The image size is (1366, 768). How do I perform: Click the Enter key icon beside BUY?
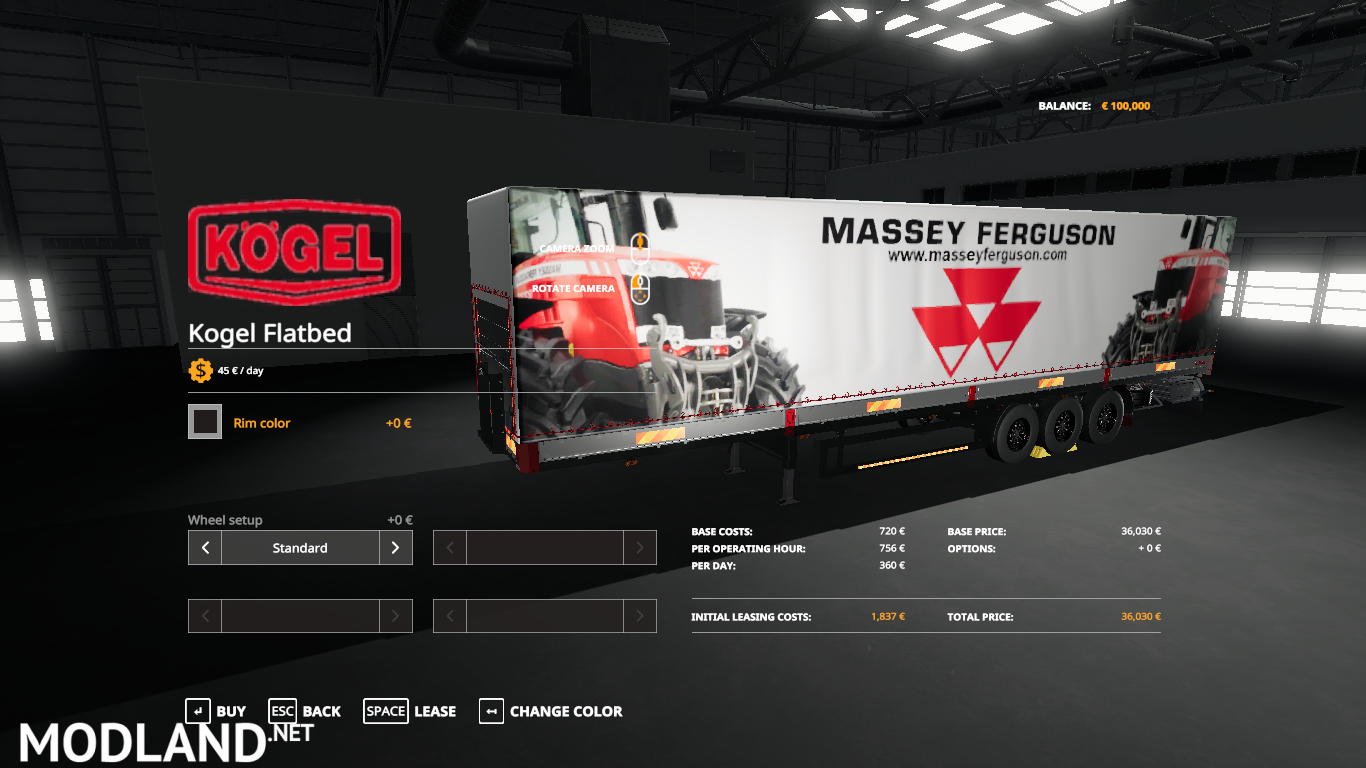(x=197, y=711)
